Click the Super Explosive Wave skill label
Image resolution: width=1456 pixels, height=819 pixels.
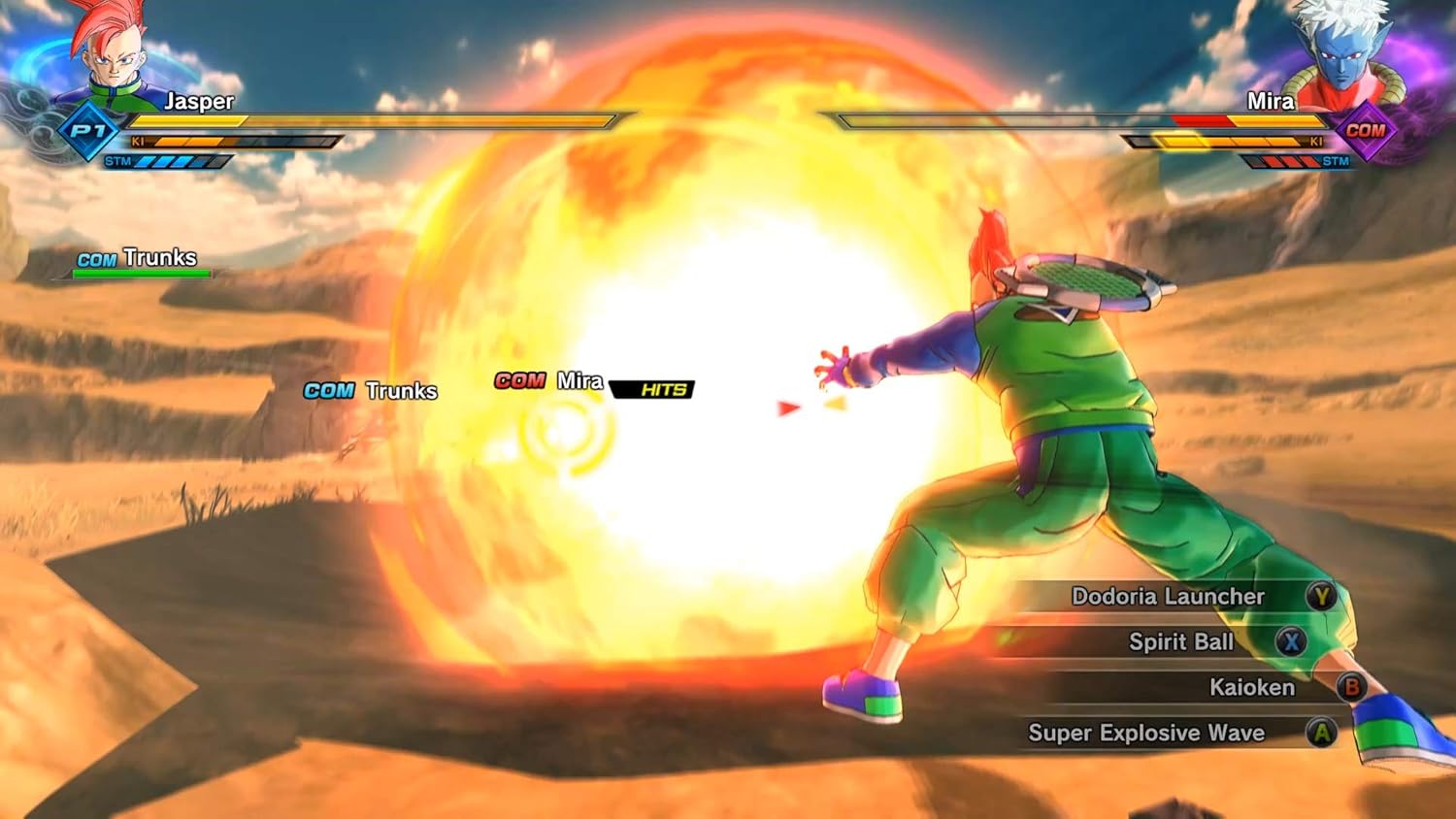coord(1147,734)
